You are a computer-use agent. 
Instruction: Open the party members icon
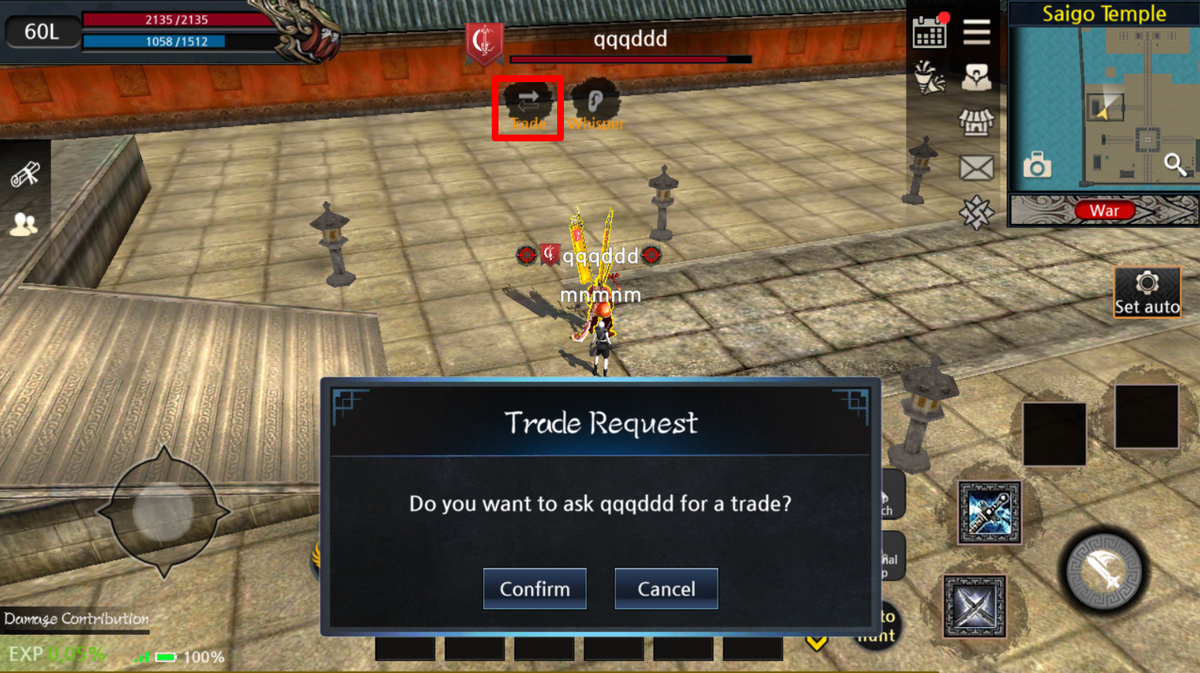pos(23,225)
